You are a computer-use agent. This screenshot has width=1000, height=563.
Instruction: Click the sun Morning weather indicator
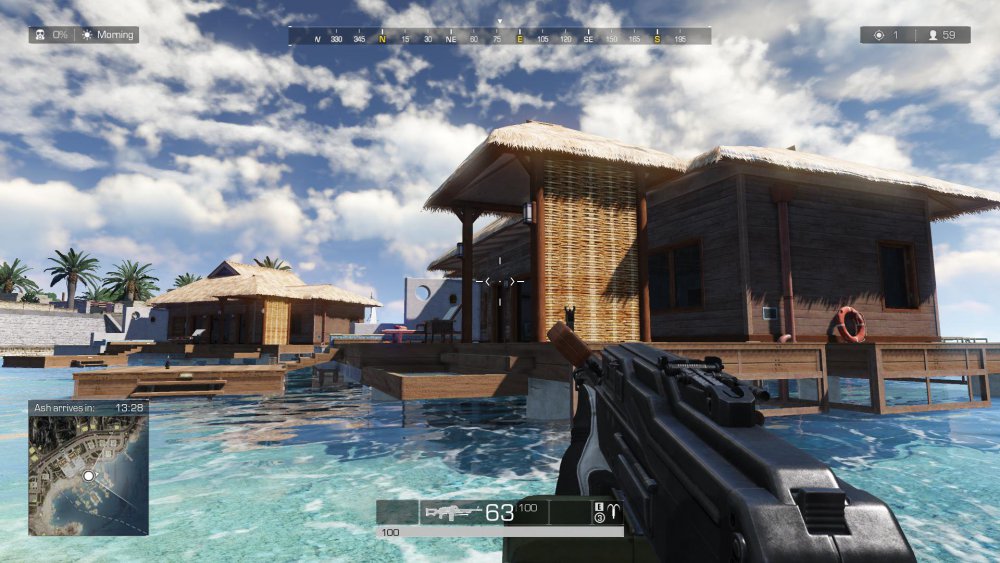[x=87, y=35]
